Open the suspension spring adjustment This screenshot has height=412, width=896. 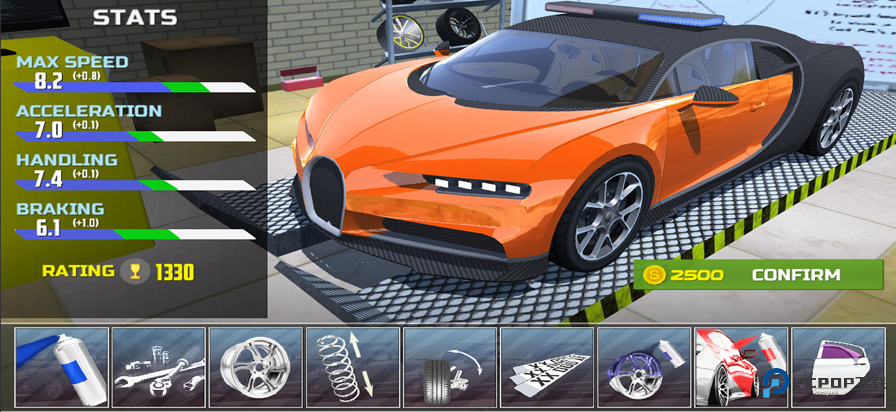click(353, 367)
